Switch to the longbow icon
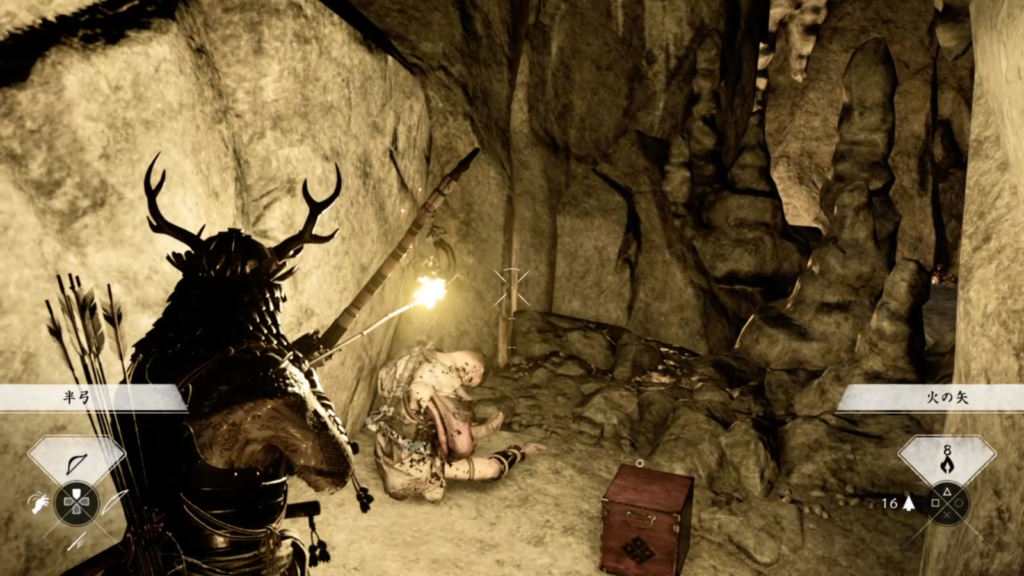 [114, 503]
